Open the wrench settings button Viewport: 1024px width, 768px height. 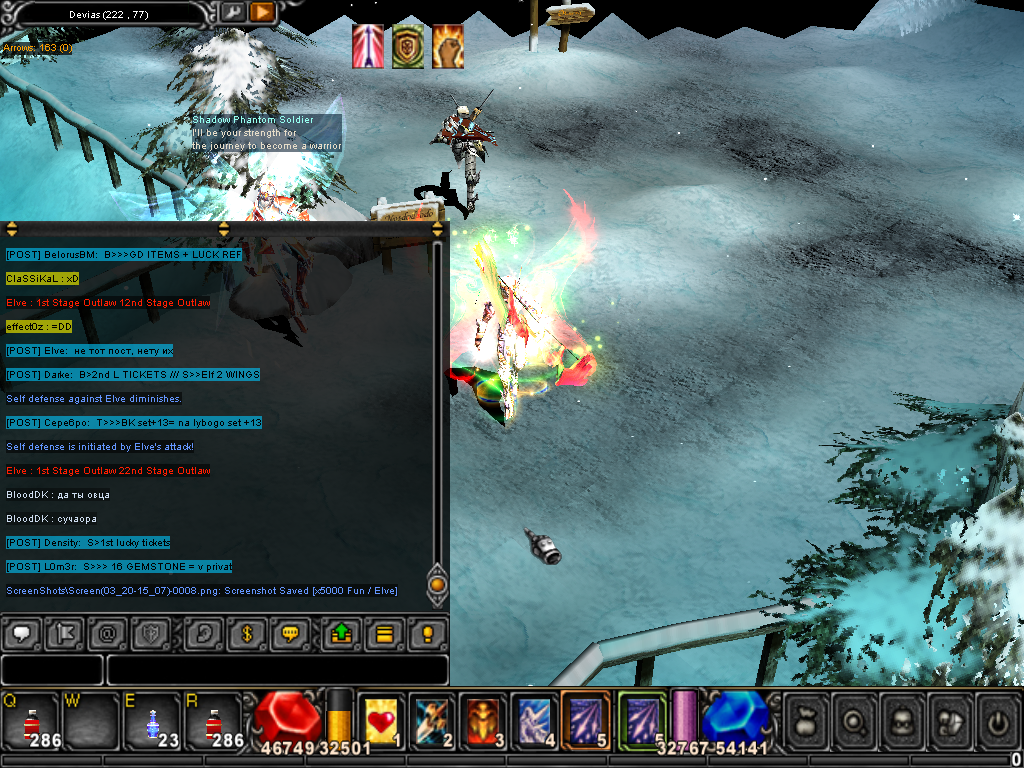pyautogui.click(x=232, y=12)
